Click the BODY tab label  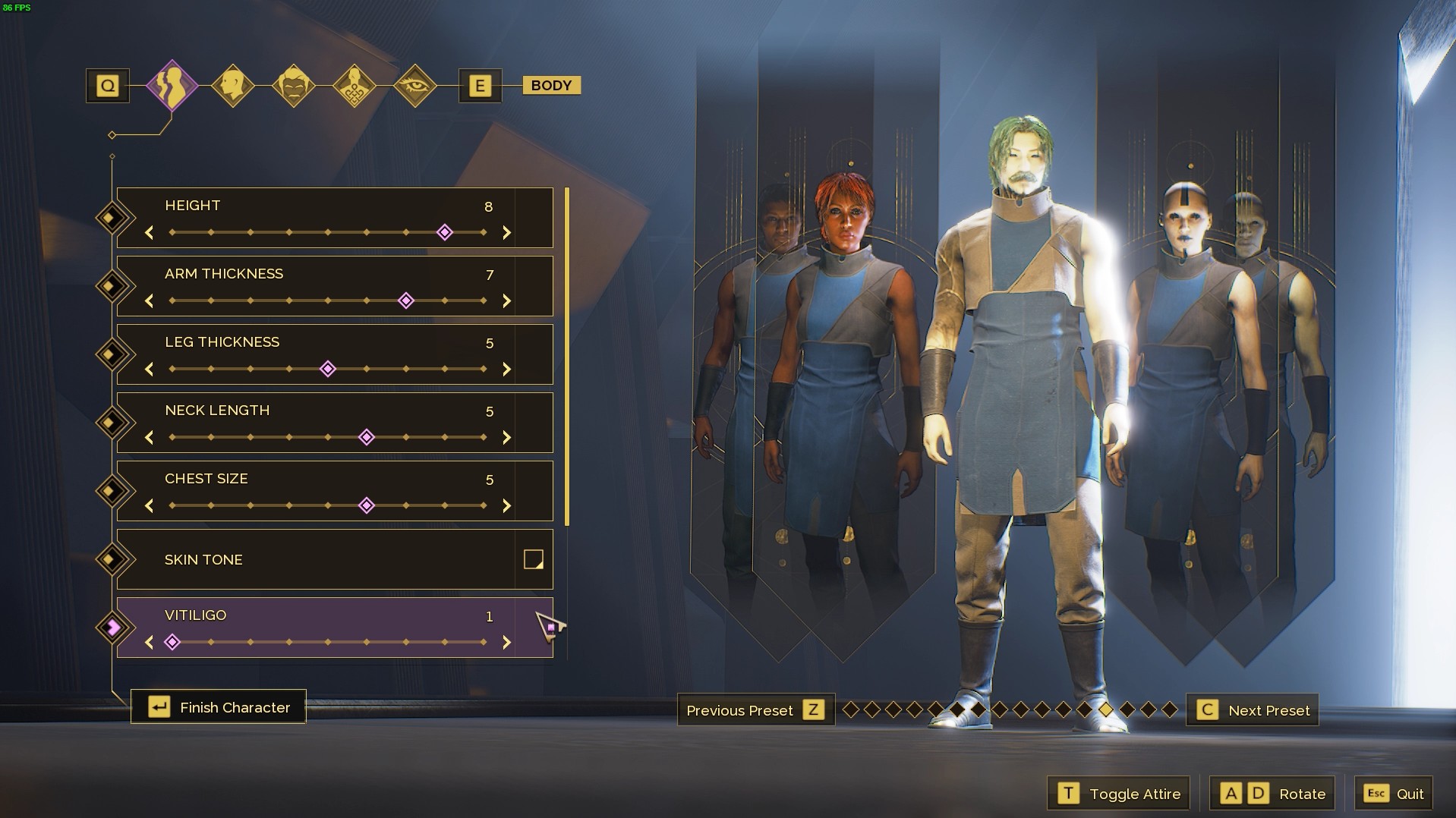(551, 85)
